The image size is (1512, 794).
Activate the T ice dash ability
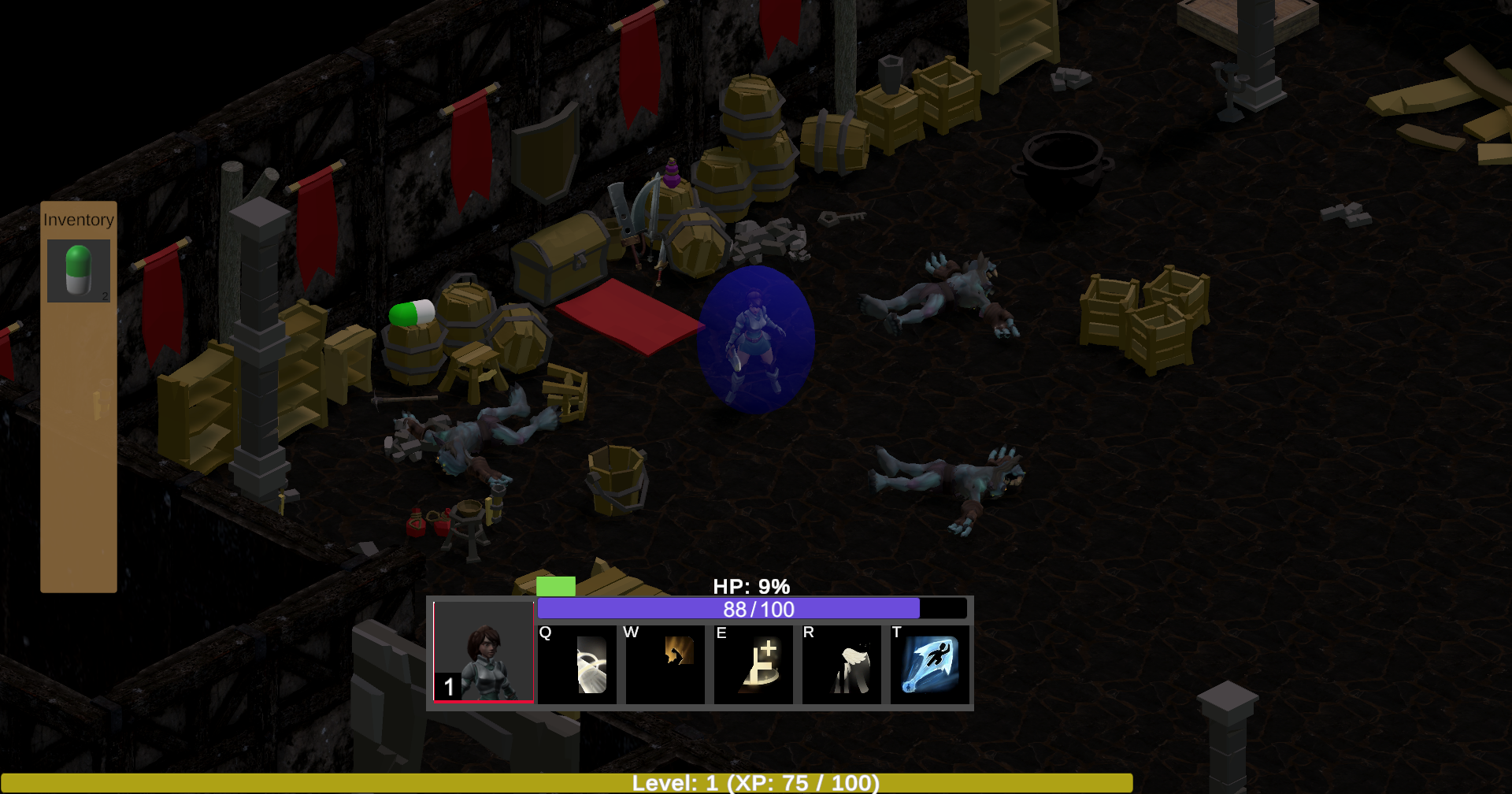click(930, 666)
